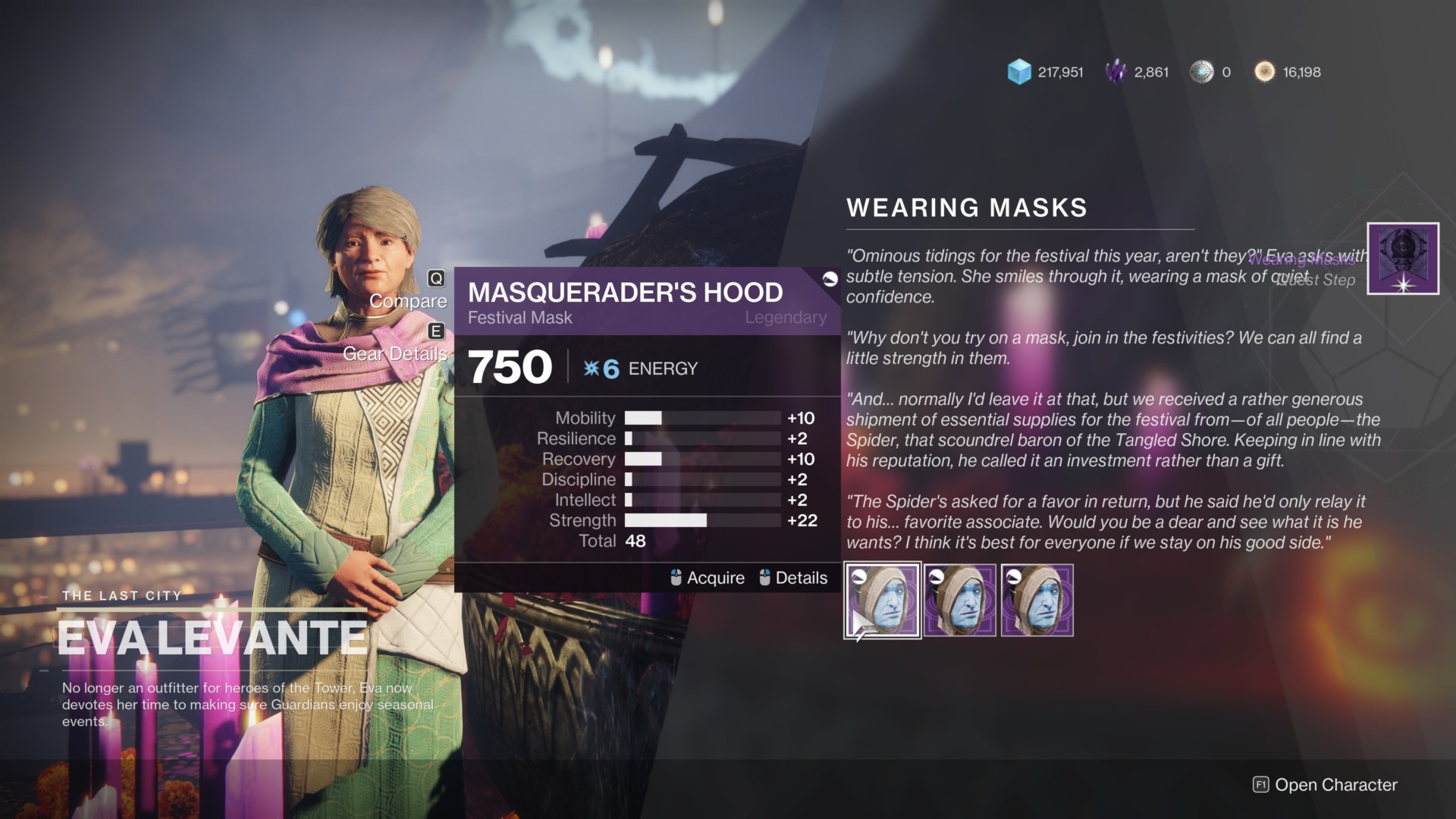Select the highlighted Masquerader's Hood mask
The image size is (1456, 819).
pyautogui.click(x=882, y=601)
